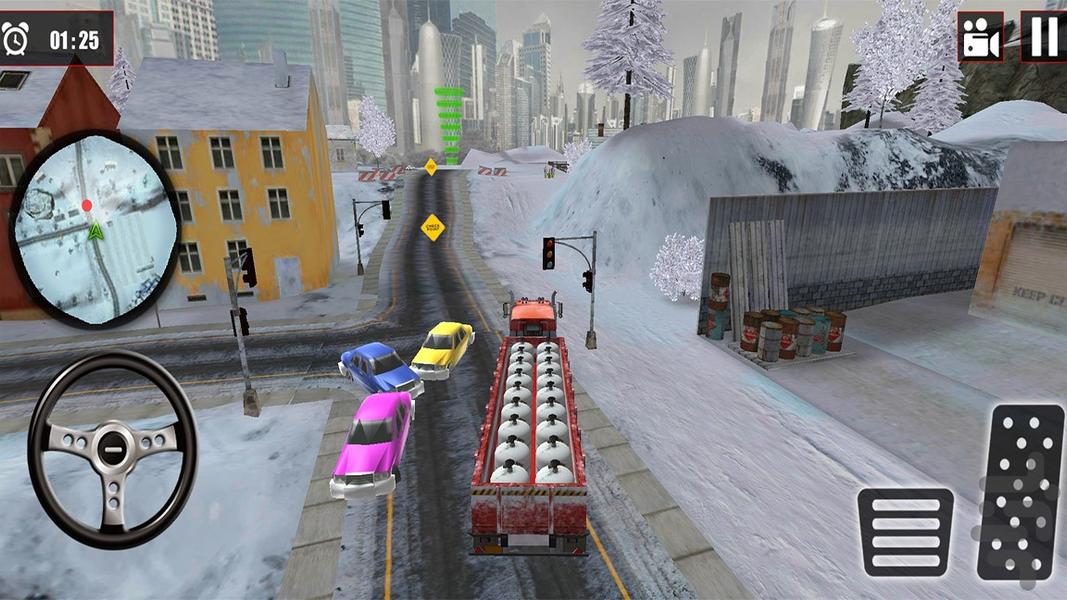Step on the tall accelerator pedal
Viewport: 1067px width, 600px height.
click(x=1019, y=492)
